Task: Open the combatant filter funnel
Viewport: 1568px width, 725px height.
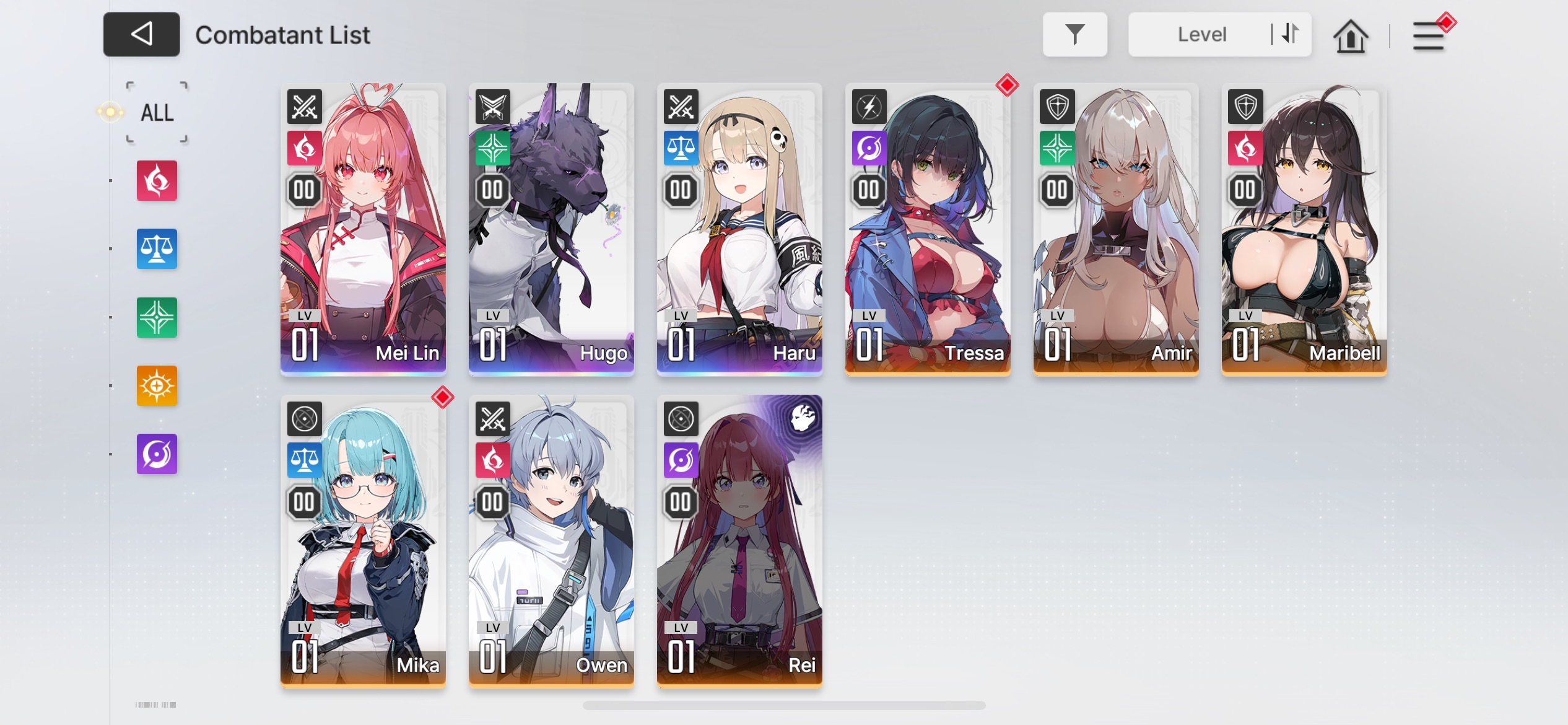Action: click(1074, 34)
